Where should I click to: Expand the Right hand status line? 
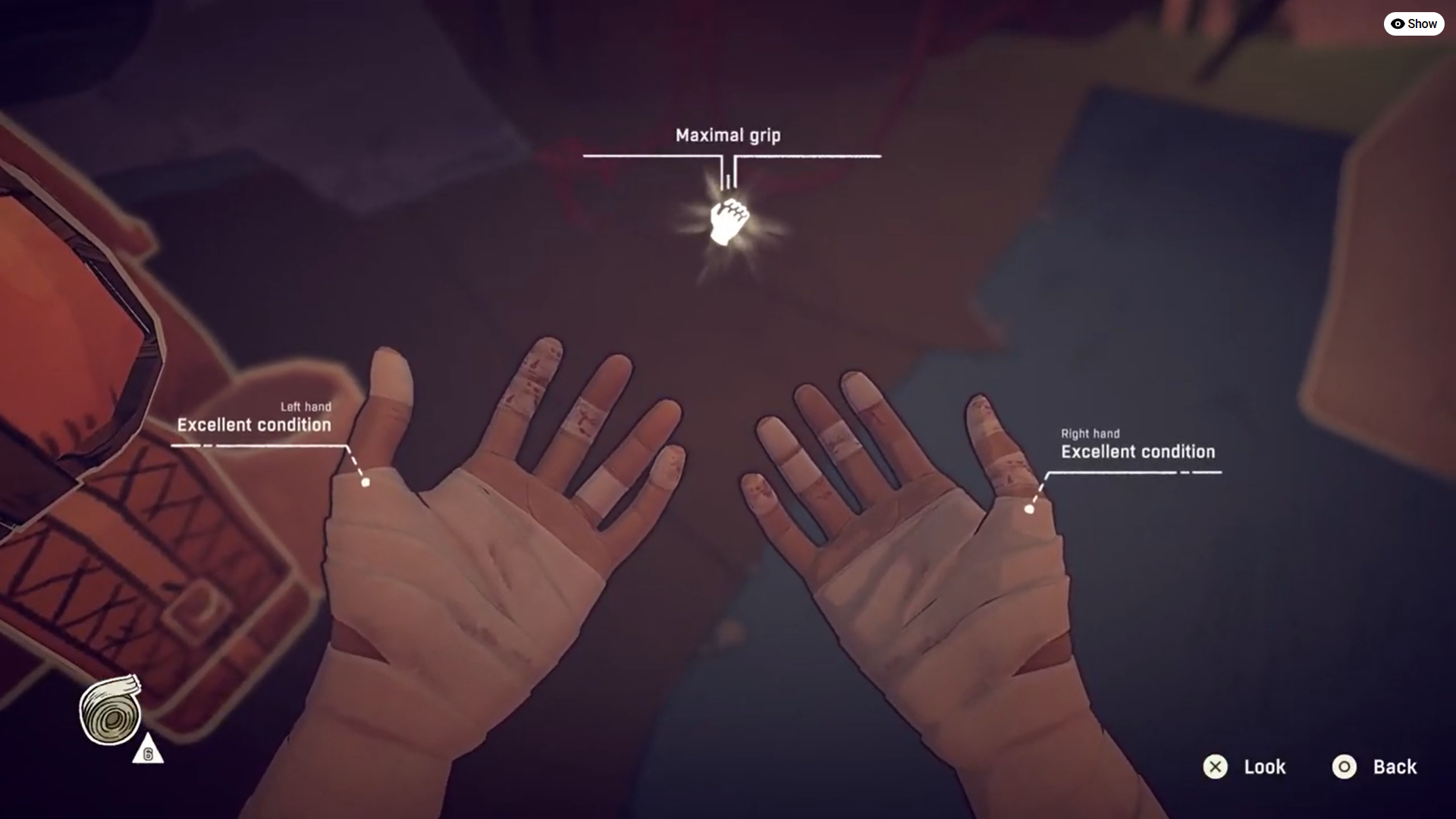[1090, 434]
